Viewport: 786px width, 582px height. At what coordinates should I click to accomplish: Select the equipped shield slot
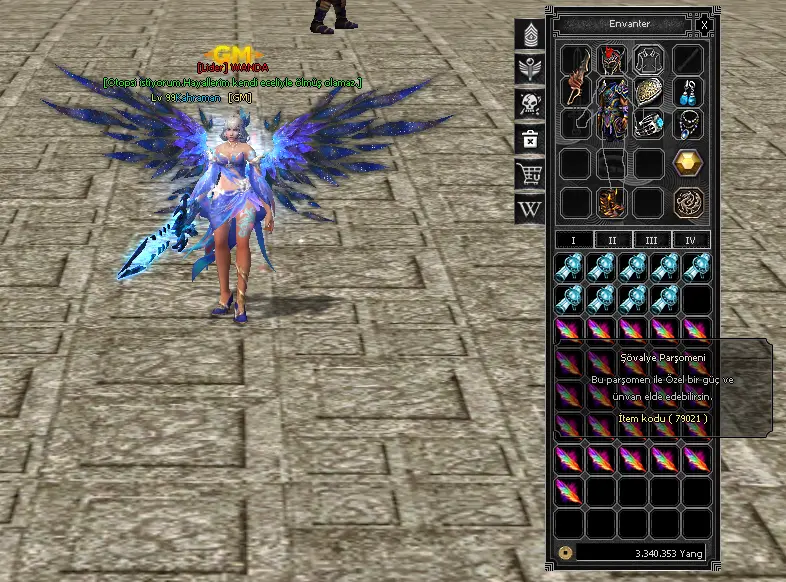(649, 92)
